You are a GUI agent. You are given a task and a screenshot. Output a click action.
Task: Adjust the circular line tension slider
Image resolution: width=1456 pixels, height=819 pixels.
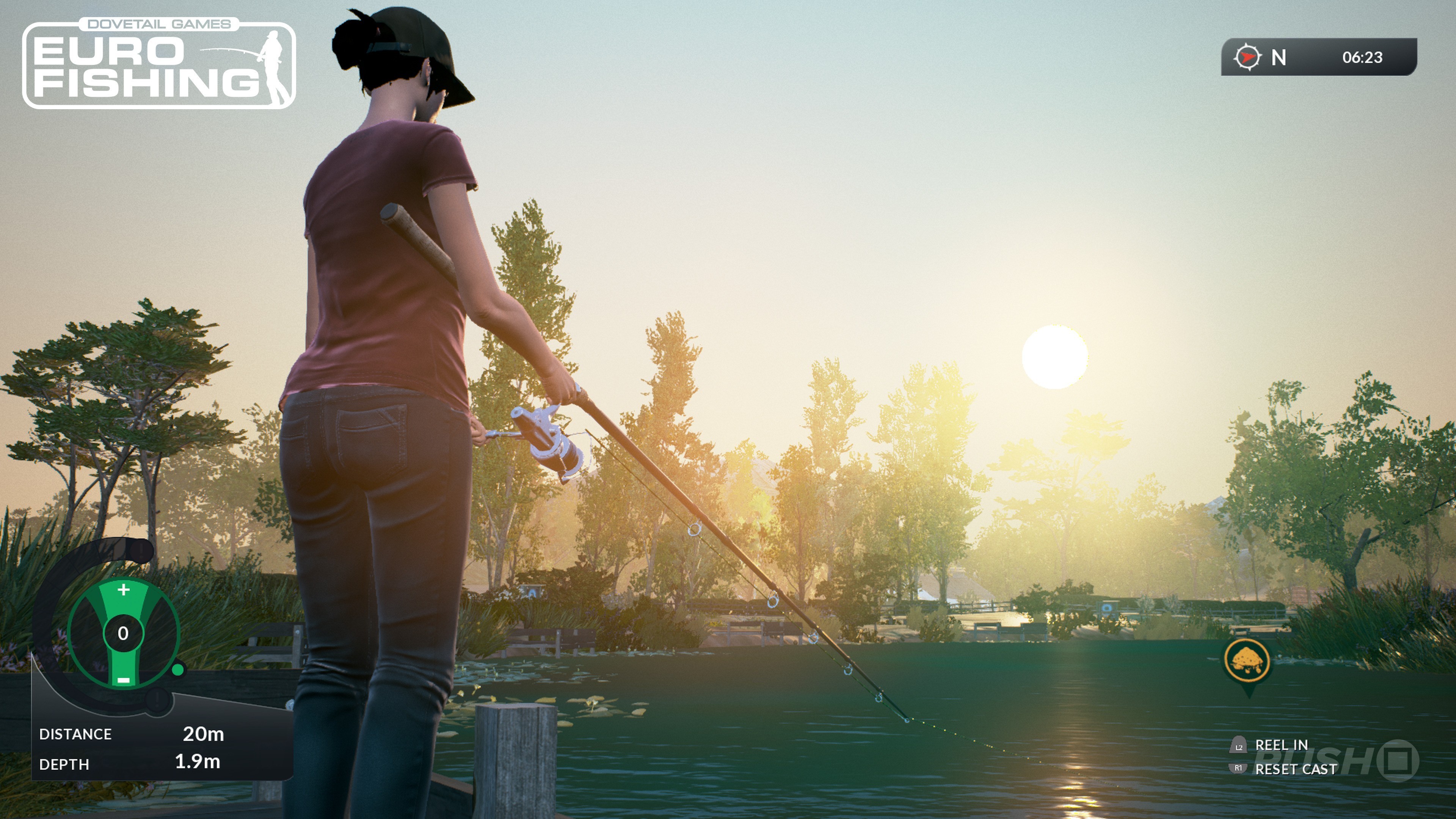pyautogui.click(x=124, y=633)
